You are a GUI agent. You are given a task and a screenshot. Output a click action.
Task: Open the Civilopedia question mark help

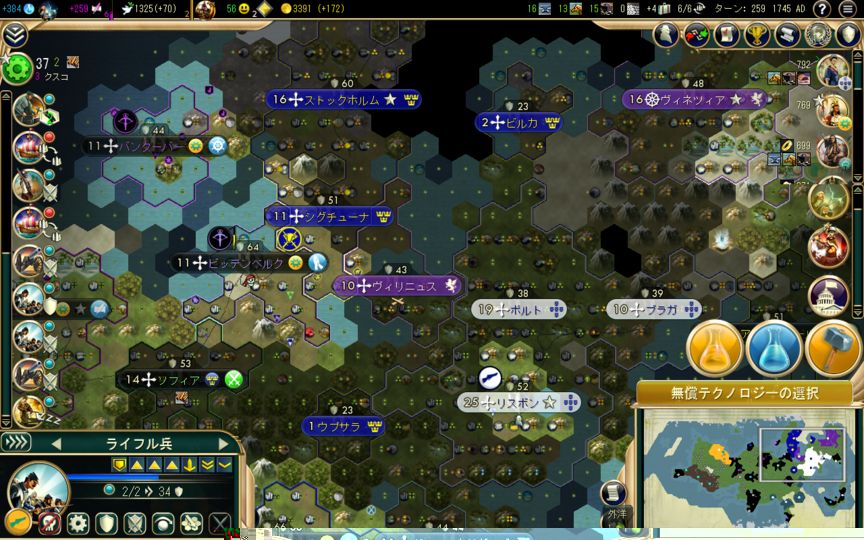coord(822,9)
